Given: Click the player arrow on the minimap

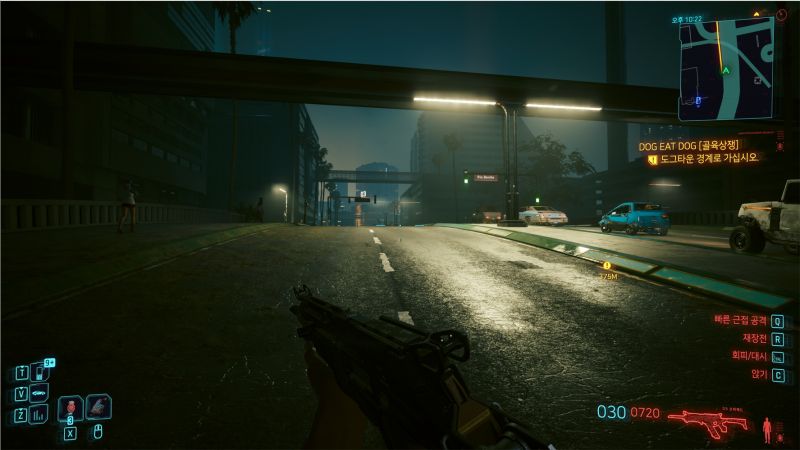Looking at the screenshot, I should point(725,70).
